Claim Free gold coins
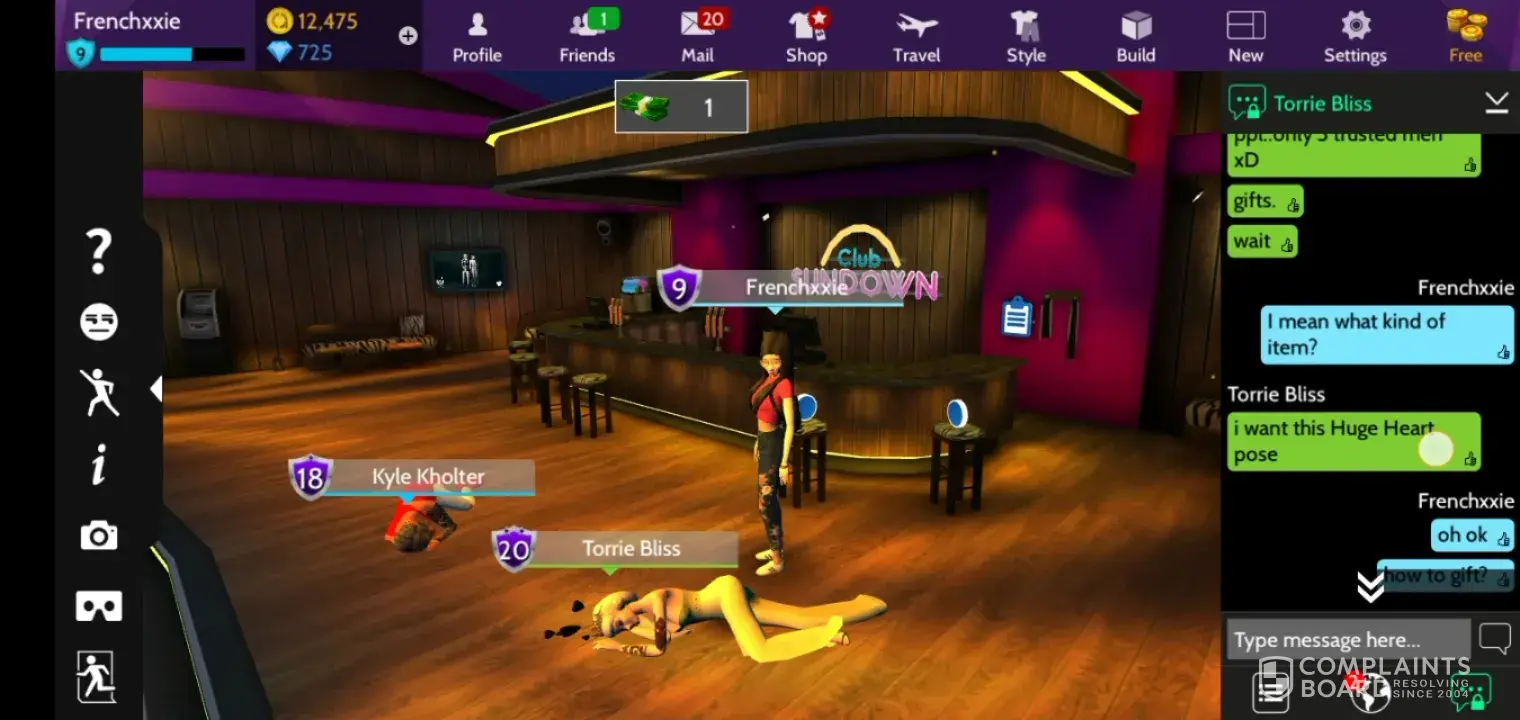Image resolution: width=1520 pixels, height=720 pixels. tap(1466, 36)
